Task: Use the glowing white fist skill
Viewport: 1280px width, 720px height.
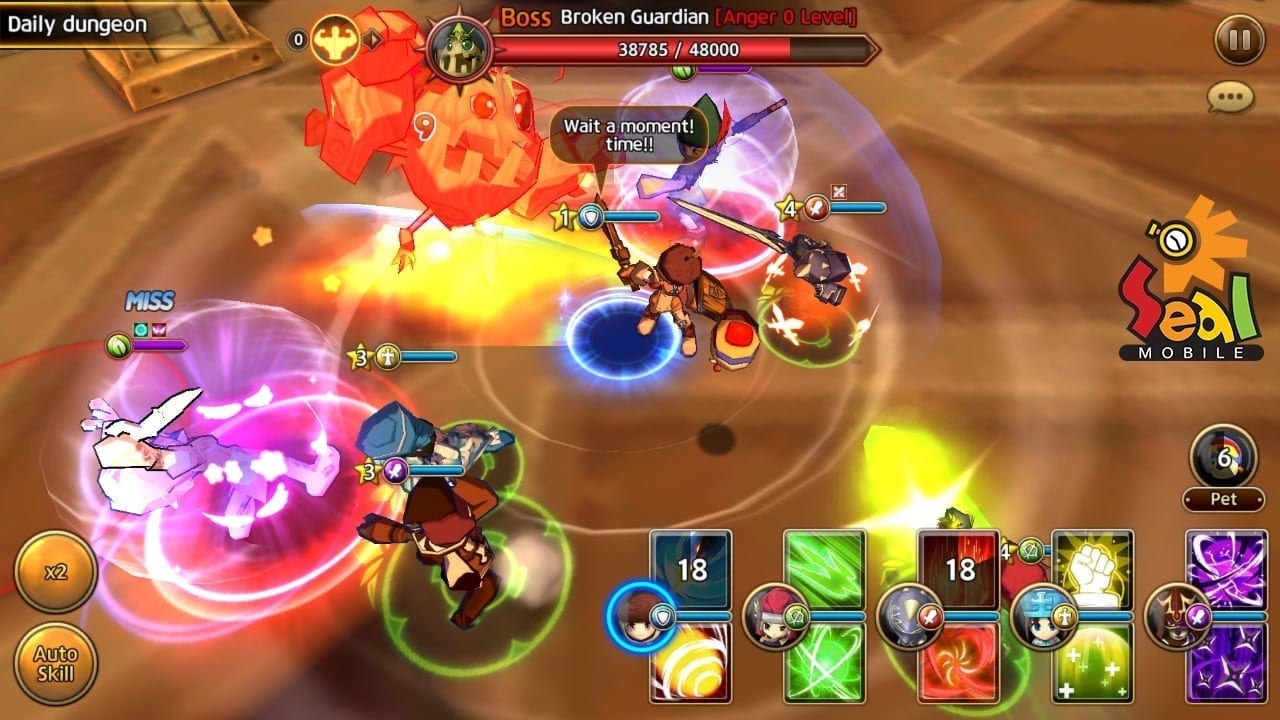Action: [1092, 568]
